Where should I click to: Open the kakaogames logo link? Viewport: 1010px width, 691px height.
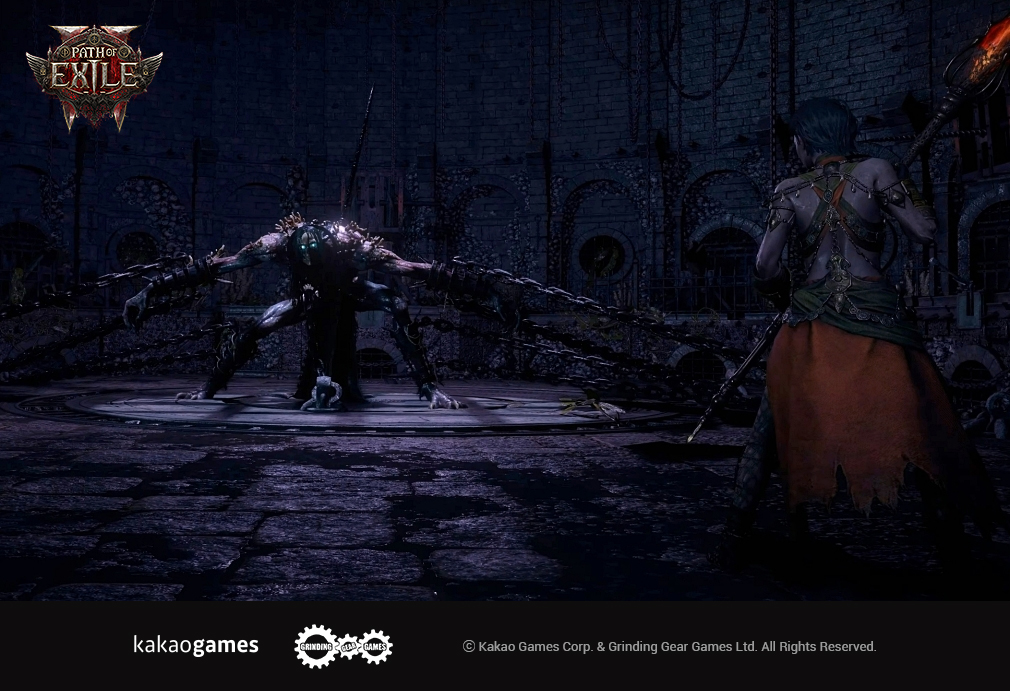click(196, 646)
